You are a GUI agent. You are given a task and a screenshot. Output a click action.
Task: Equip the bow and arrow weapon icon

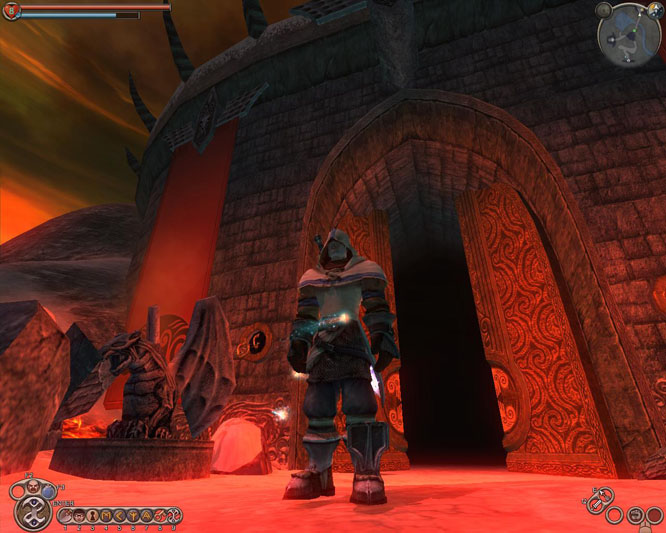(x=605, y=495)
